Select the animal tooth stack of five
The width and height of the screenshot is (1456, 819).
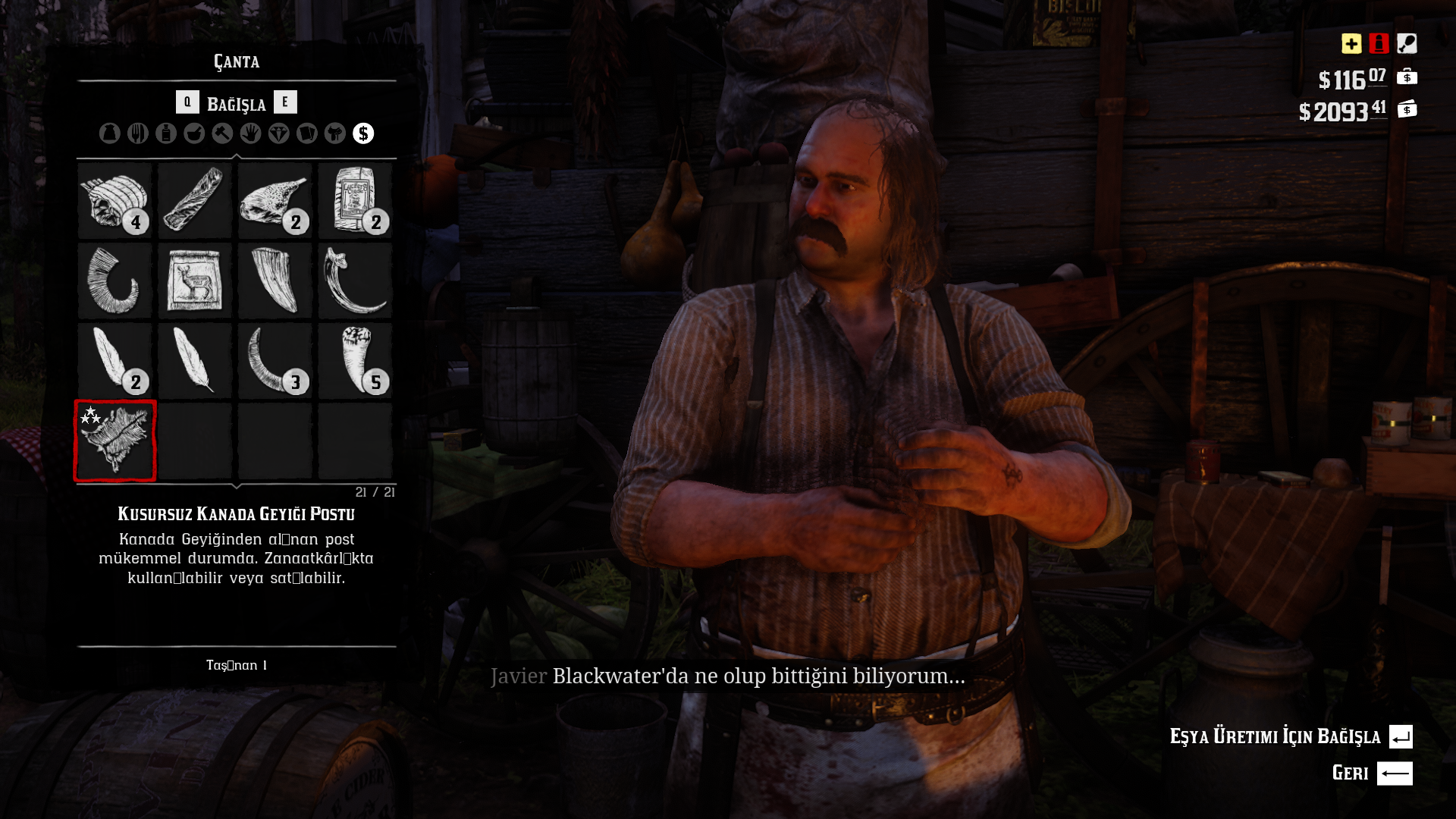355,361
